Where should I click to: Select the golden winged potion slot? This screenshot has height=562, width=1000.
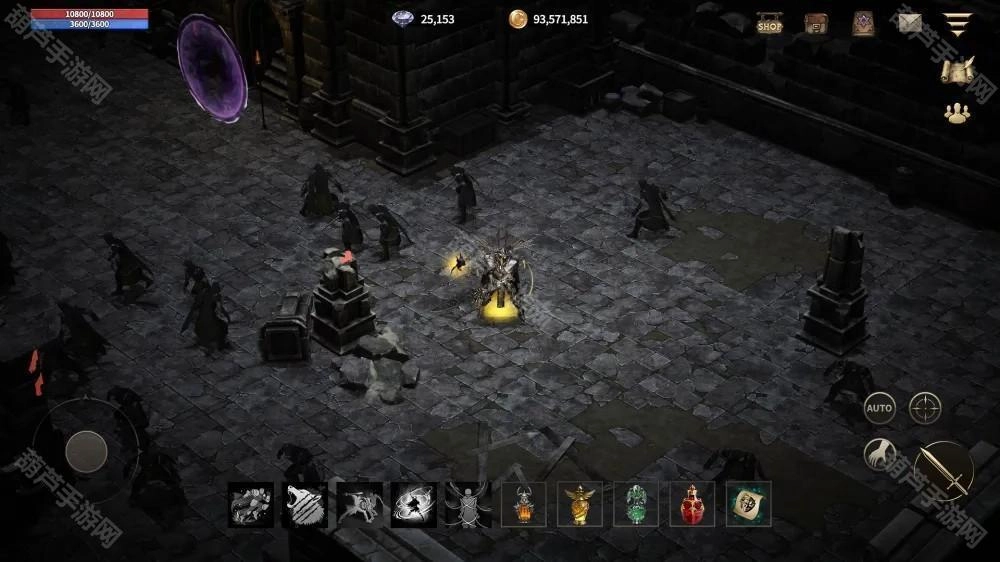(x=580, y=505)
